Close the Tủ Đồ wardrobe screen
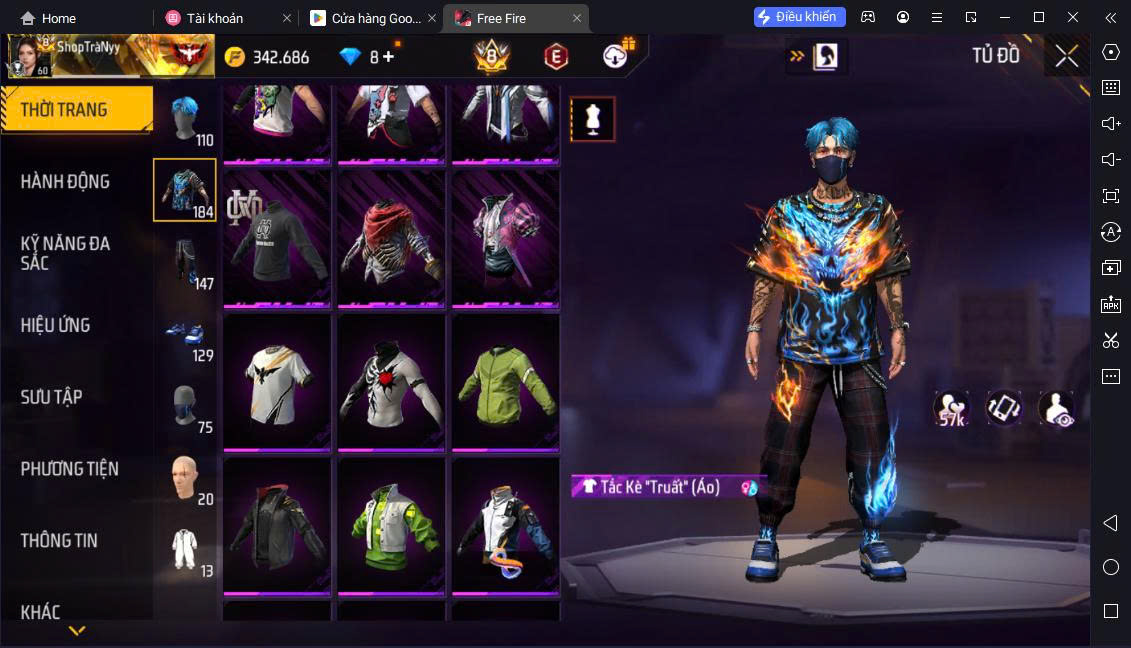Screen dimensions: 1131x648 (1066, 56)
